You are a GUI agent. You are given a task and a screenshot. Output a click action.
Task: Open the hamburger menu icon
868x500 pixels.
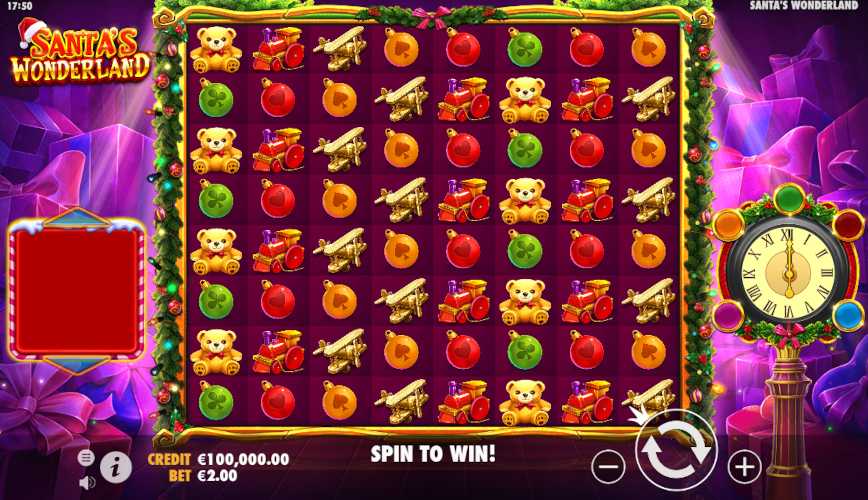point(87,457)
